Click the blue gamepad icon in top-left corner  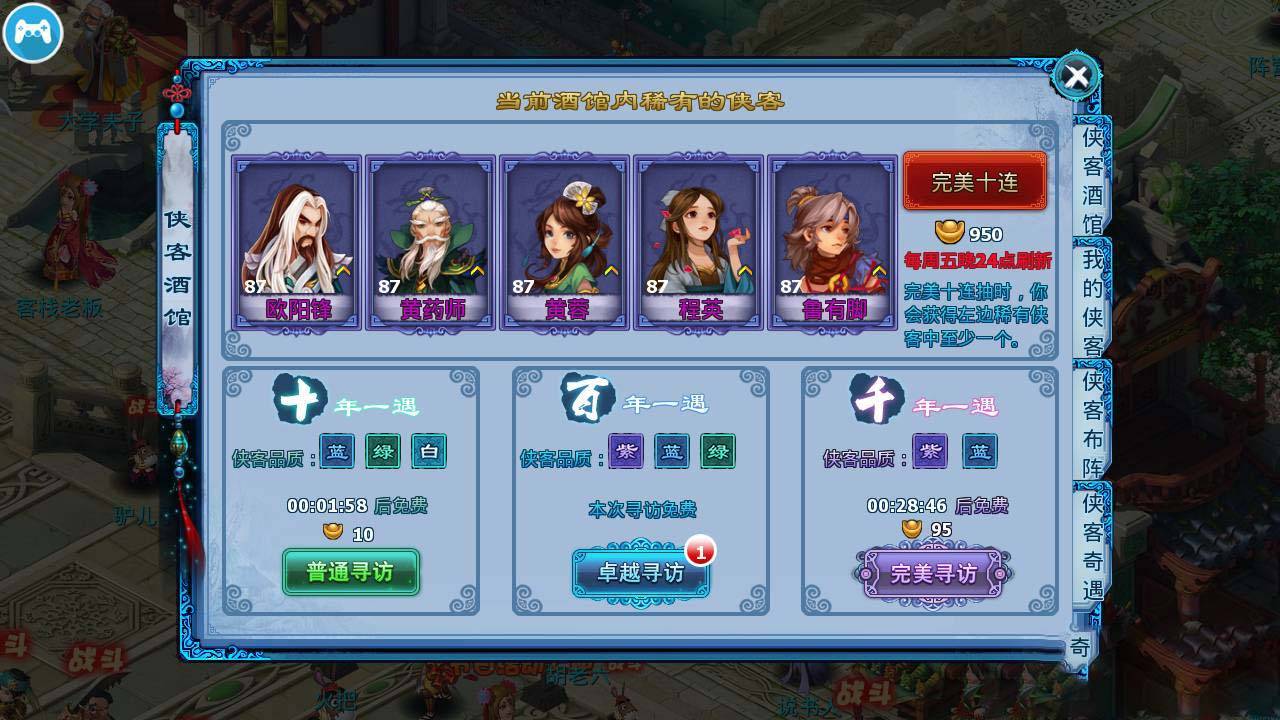tap(33, 33)
